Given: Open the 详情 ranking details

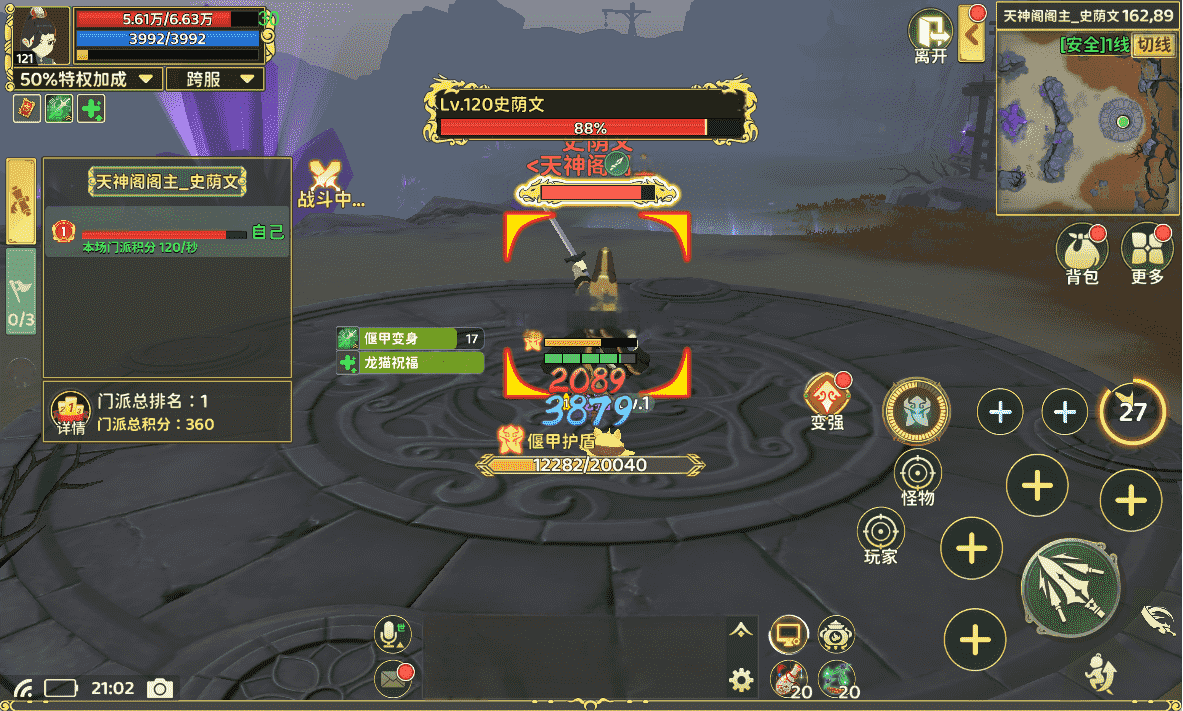Looking at the screenshot, I should coord(70,412).
